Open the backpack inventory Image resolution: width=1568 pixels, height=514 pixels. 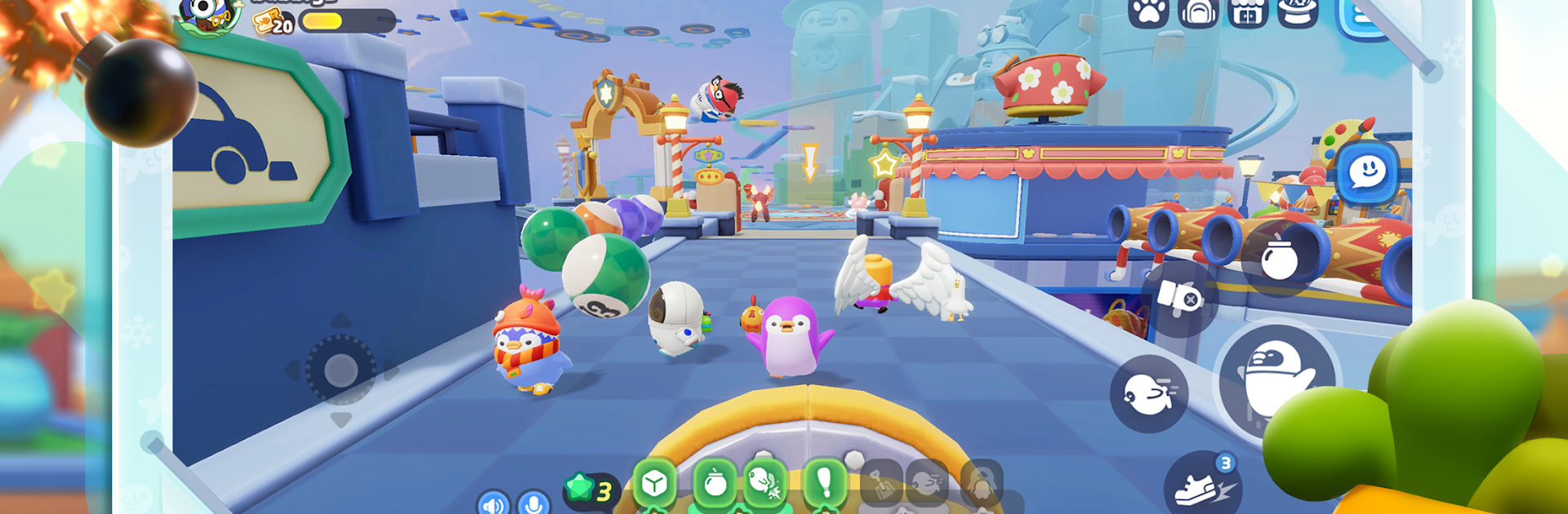[x=1198, y=12]
